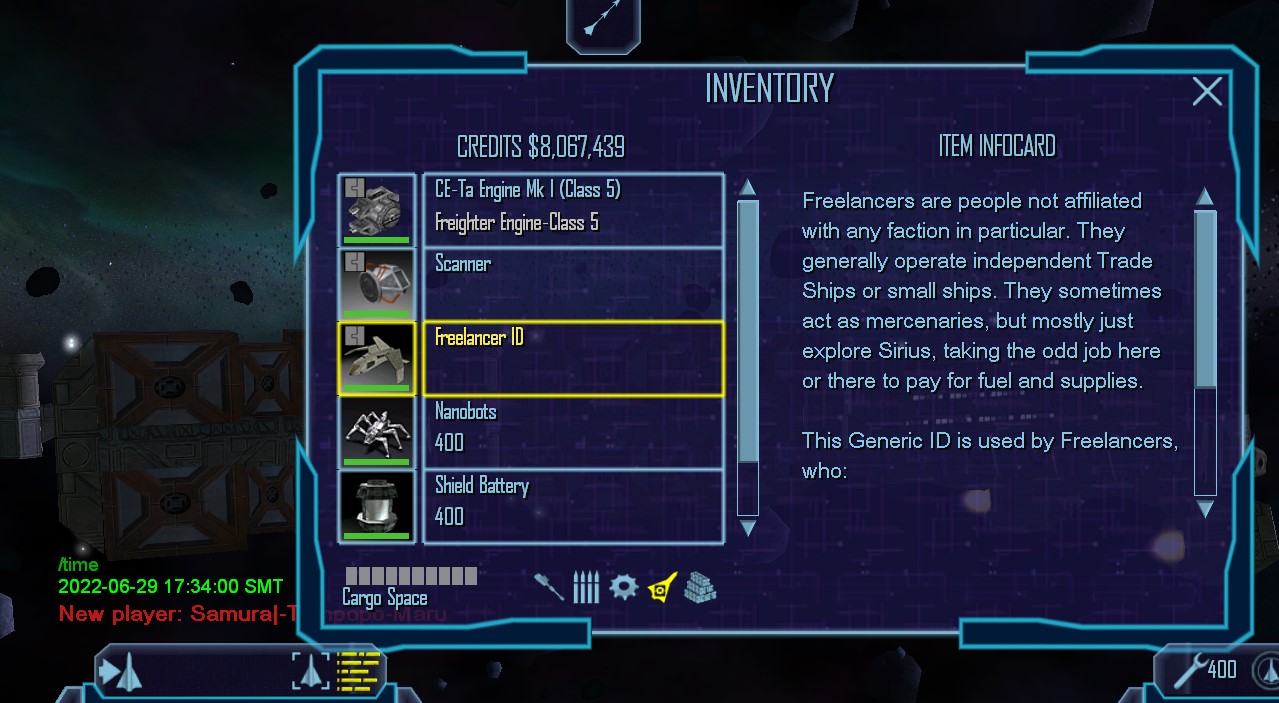
Task: Open the gear equipment category filter
Action: click(x=623, y=586)
